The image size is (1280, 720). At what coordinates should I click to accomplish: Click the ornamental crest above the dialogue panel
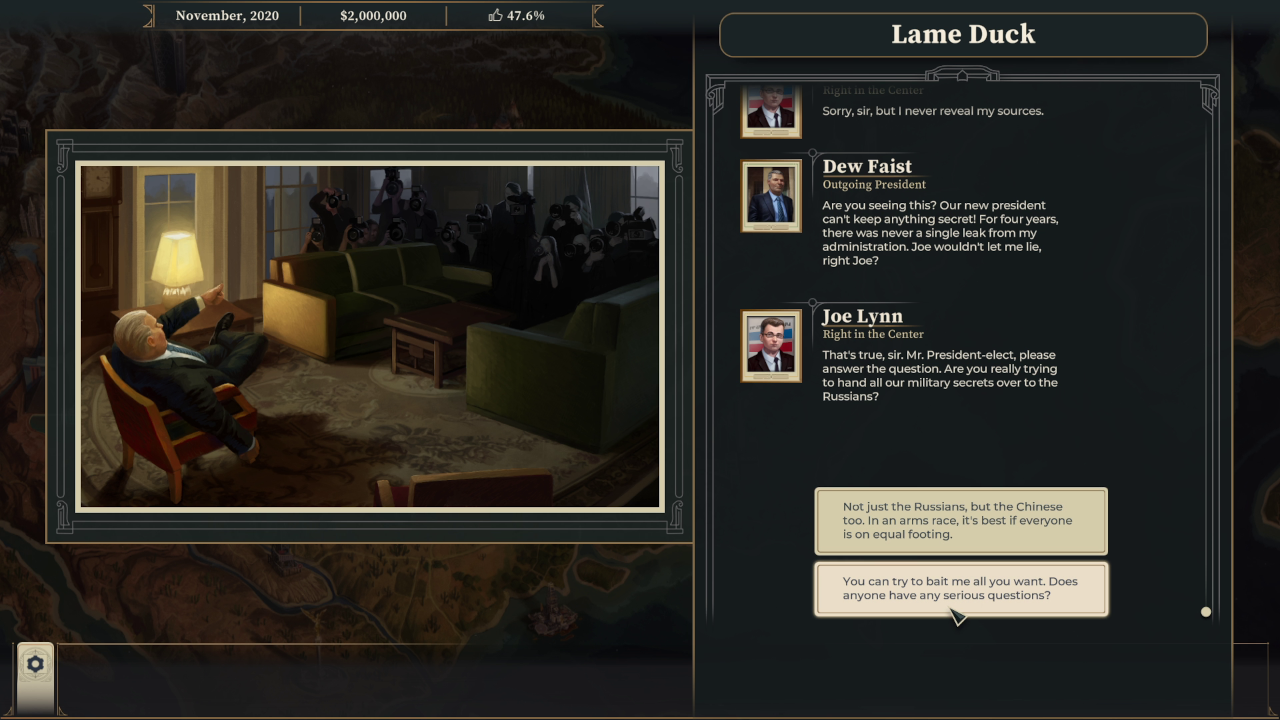tap(963, 74)
